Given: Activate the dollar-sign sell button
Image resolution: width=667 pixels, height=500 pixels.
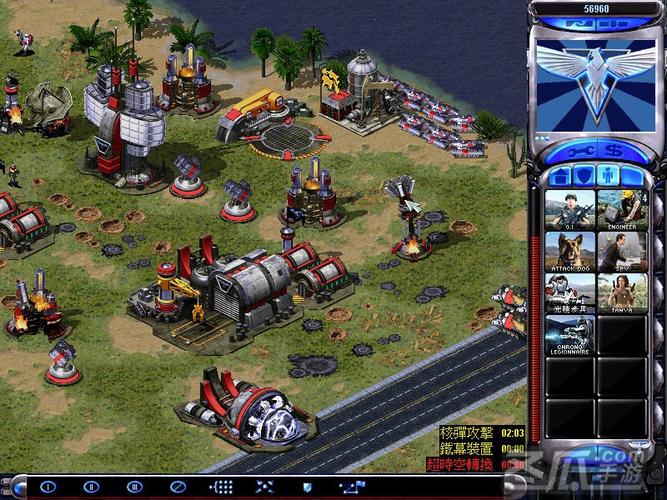Looking at the screenshot, I should (613, 151).
